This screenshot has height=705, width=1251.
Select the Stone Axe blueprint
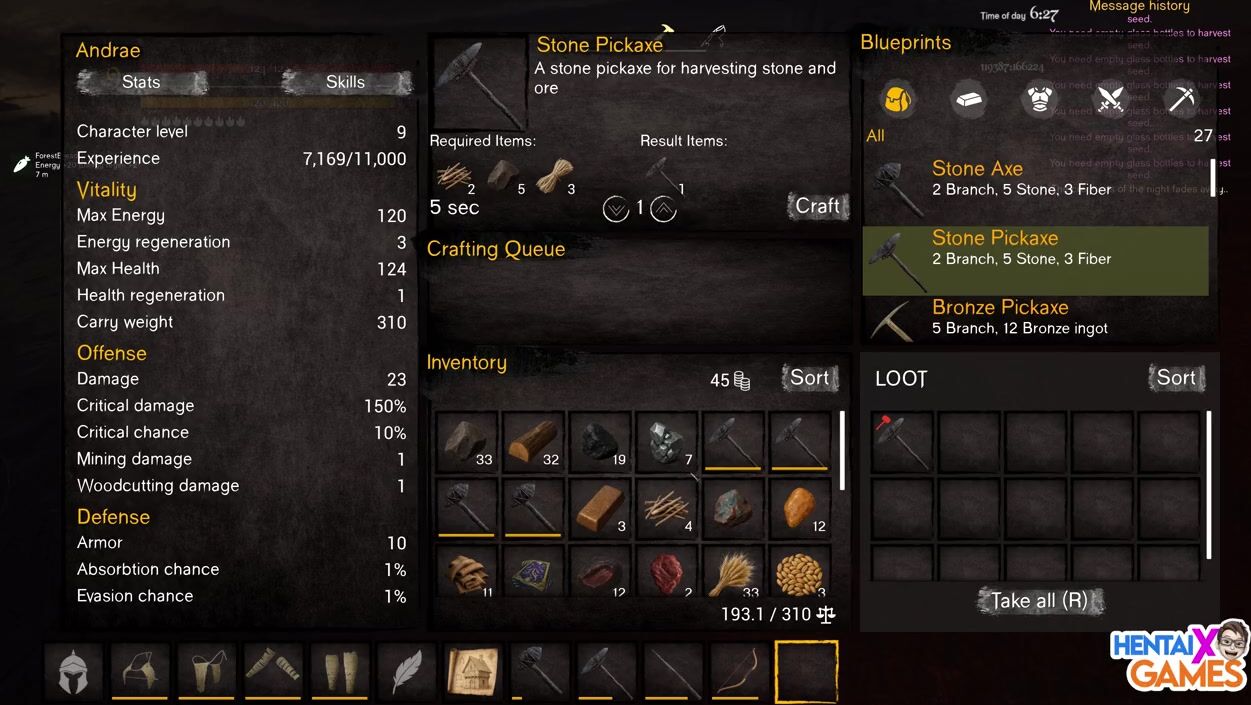click(x=1035, y=179)
